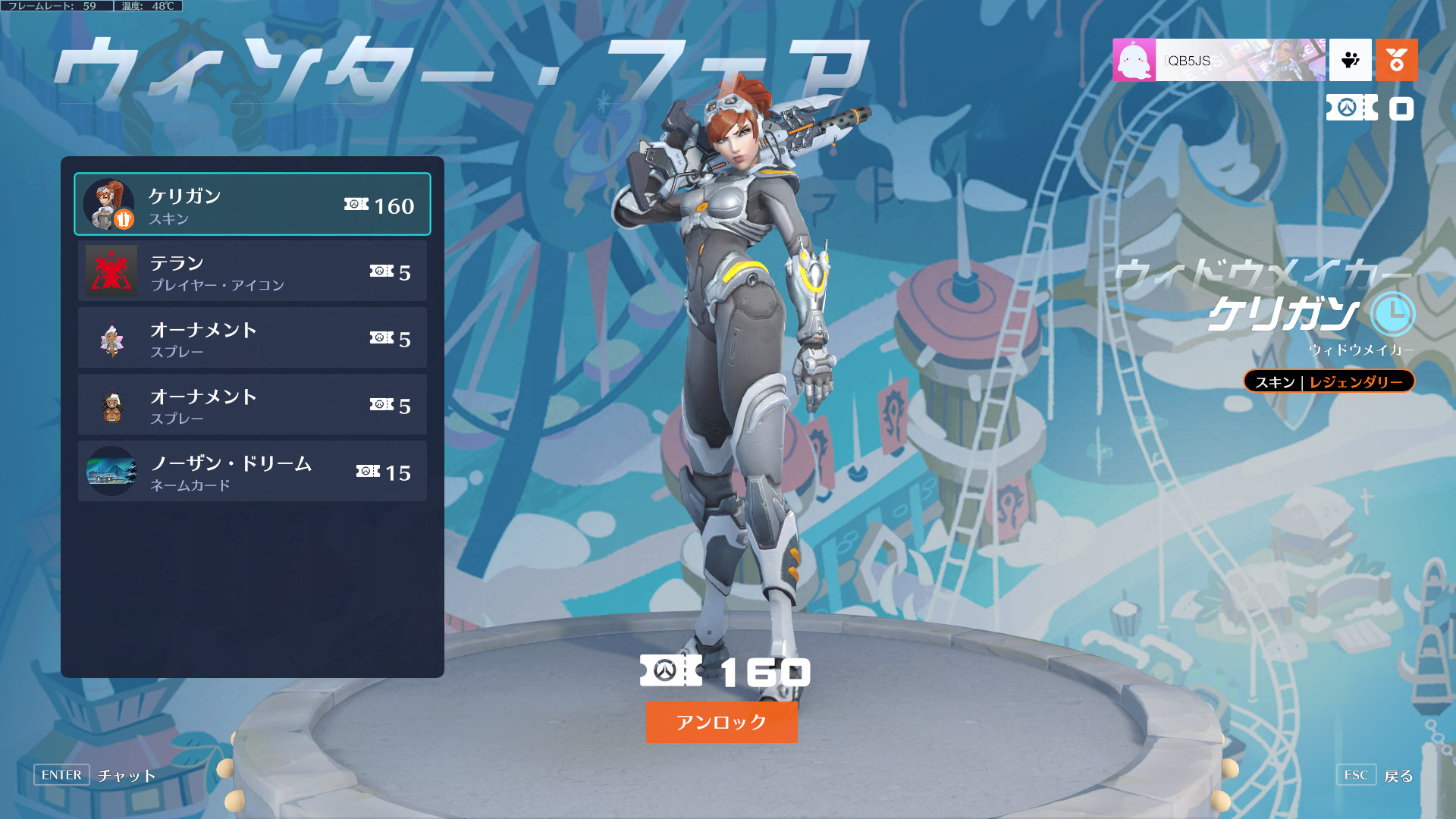Select the brown character オーナメント spray
1456x819 pixels.
pyautogui.click(x=252, y=405)
